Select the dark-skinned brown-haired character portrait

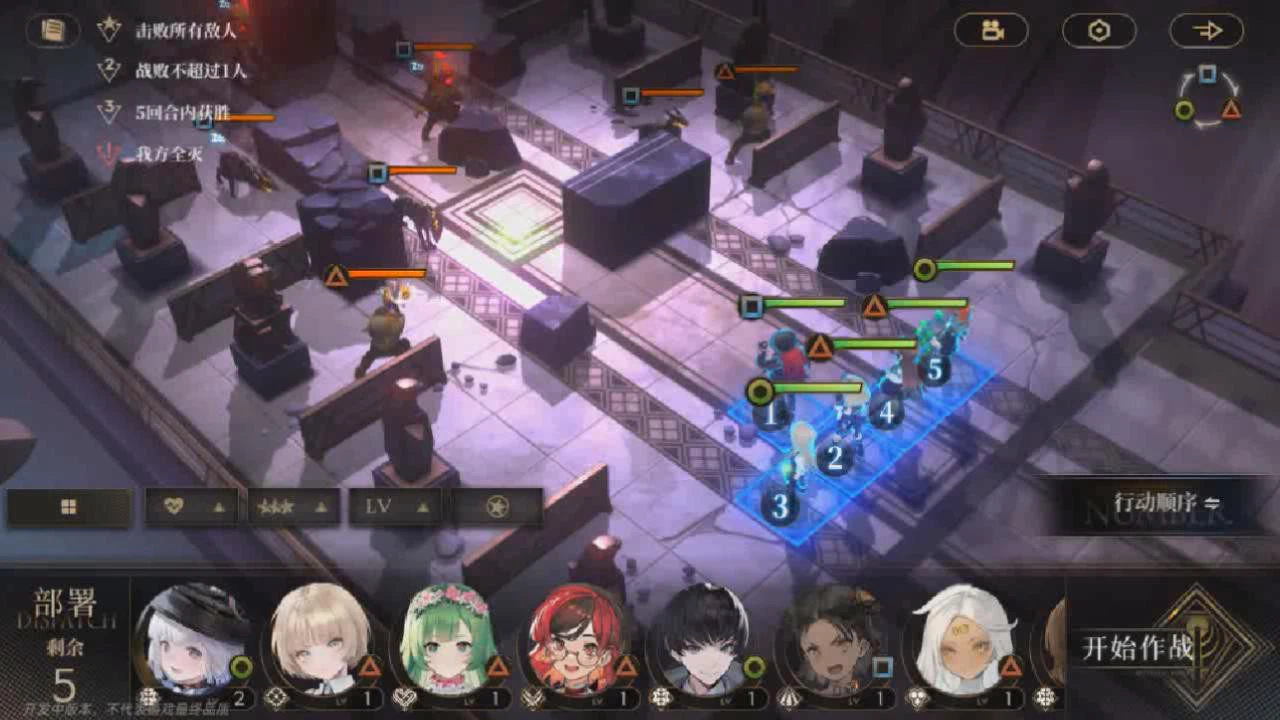[832, 640]
